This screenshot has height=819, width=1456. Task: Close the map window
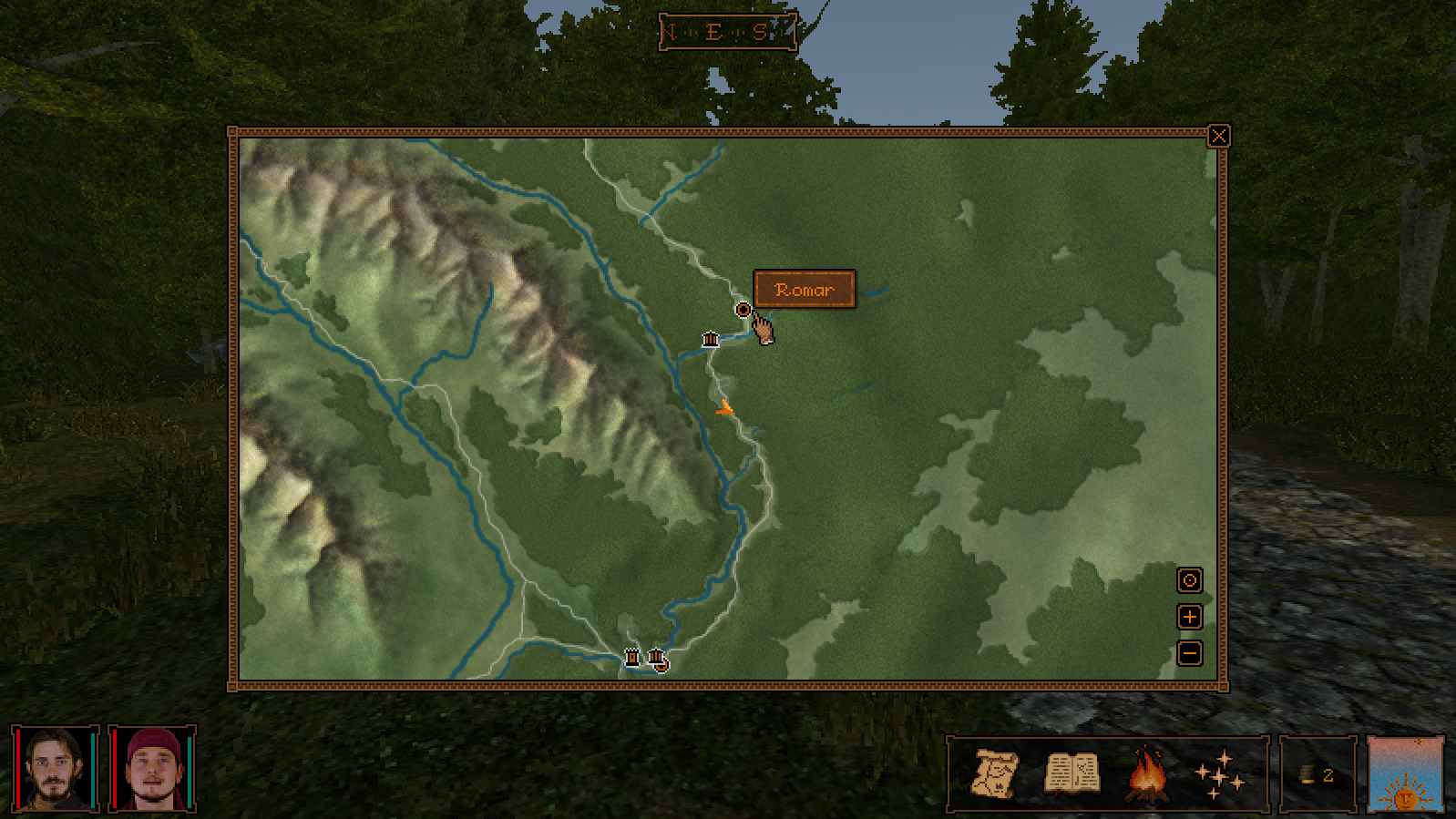tap(1220, 135)
